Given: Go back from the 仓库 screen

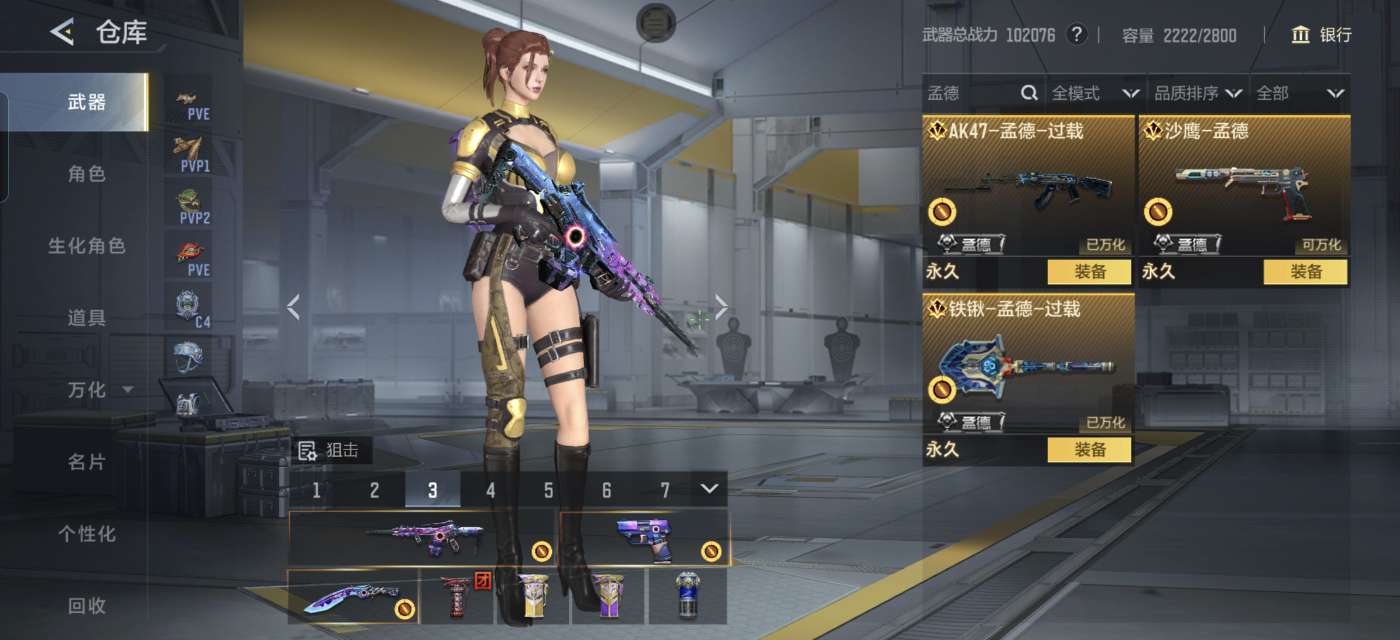Looking at the screenshot, I should tap(62, 32).
